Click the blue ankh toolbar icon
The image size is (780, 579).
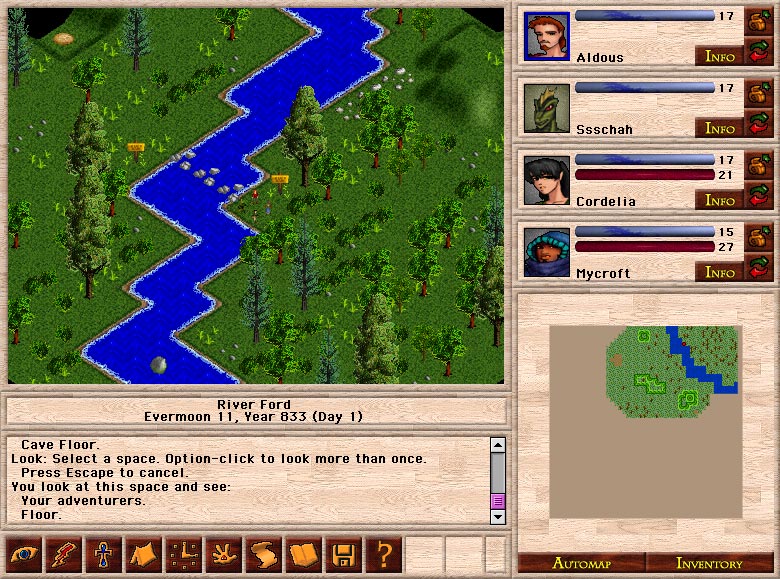[x=103, y=553]
